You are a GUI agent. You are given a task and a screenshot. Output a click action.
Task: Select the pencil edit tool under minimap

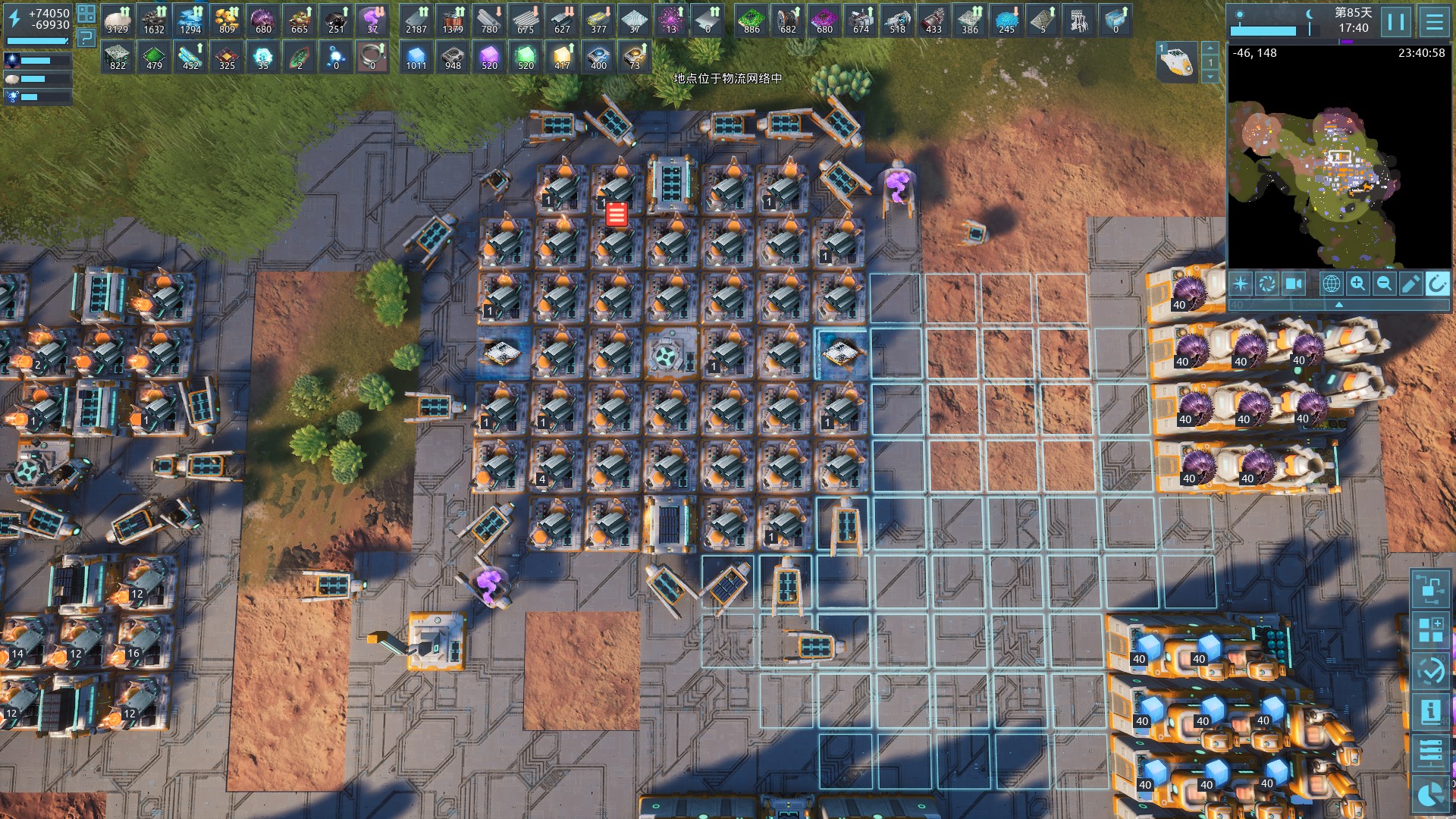[1410, 284]
